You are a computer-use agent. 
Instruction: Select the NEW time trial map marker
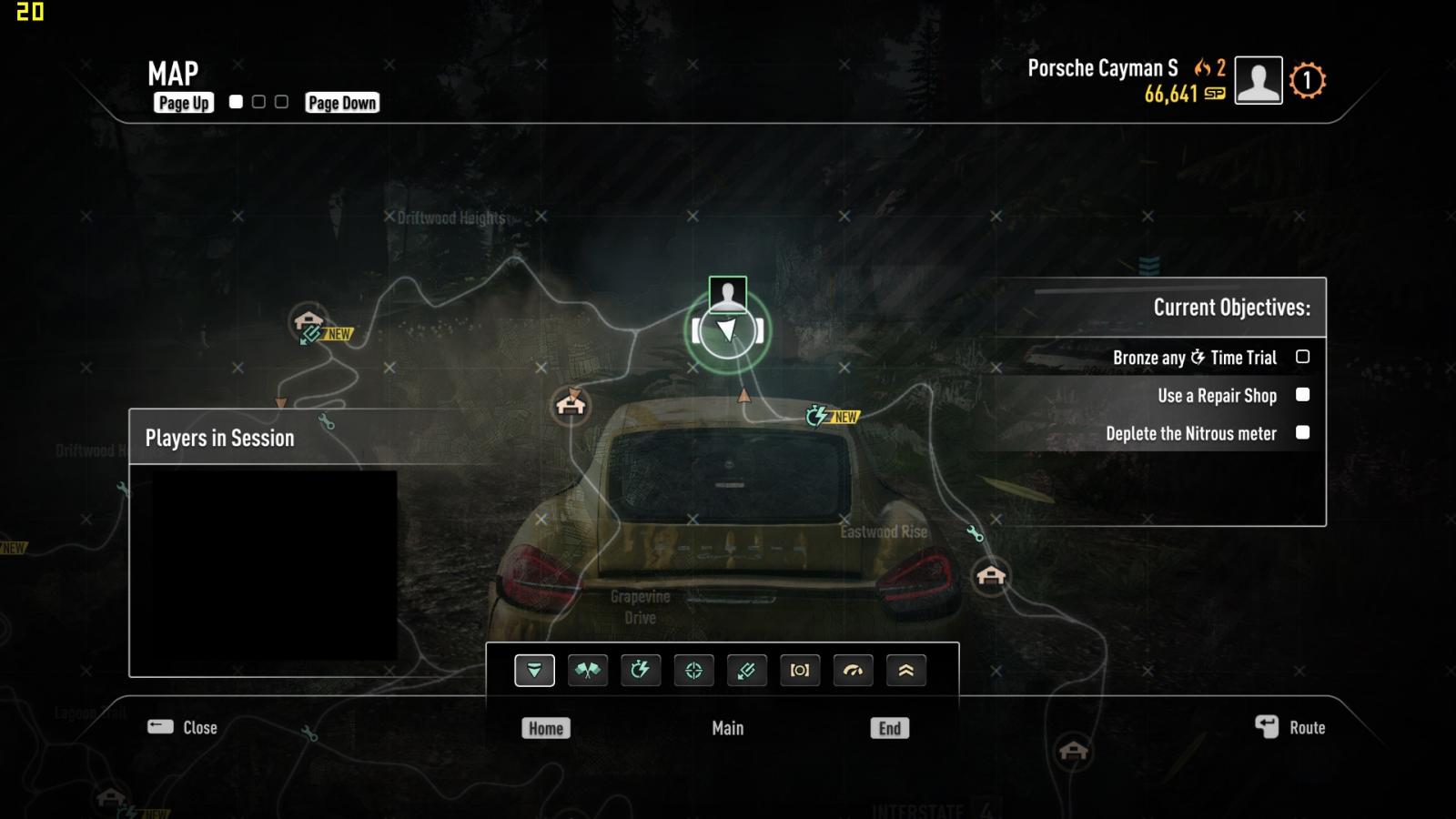(x=817, y=416)
